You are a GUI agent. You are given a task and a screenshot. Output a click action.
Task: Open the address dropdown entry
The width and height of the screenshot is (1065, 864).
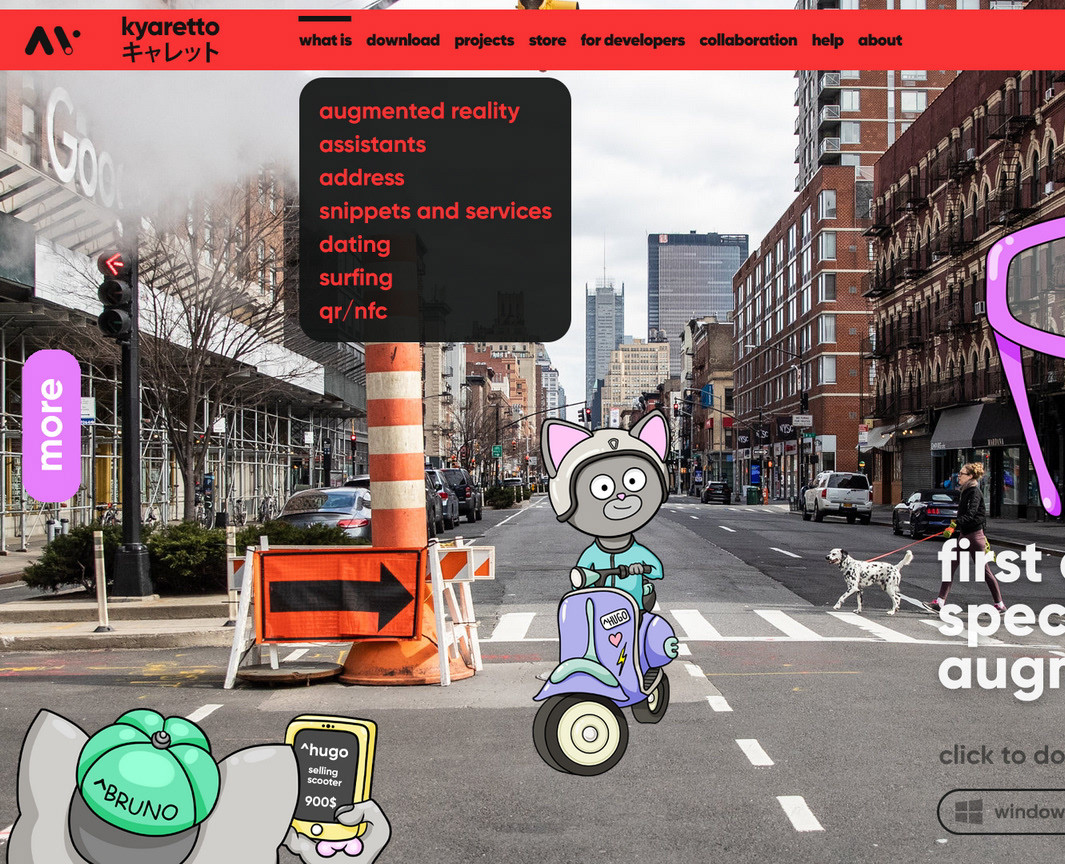point(361,178)
